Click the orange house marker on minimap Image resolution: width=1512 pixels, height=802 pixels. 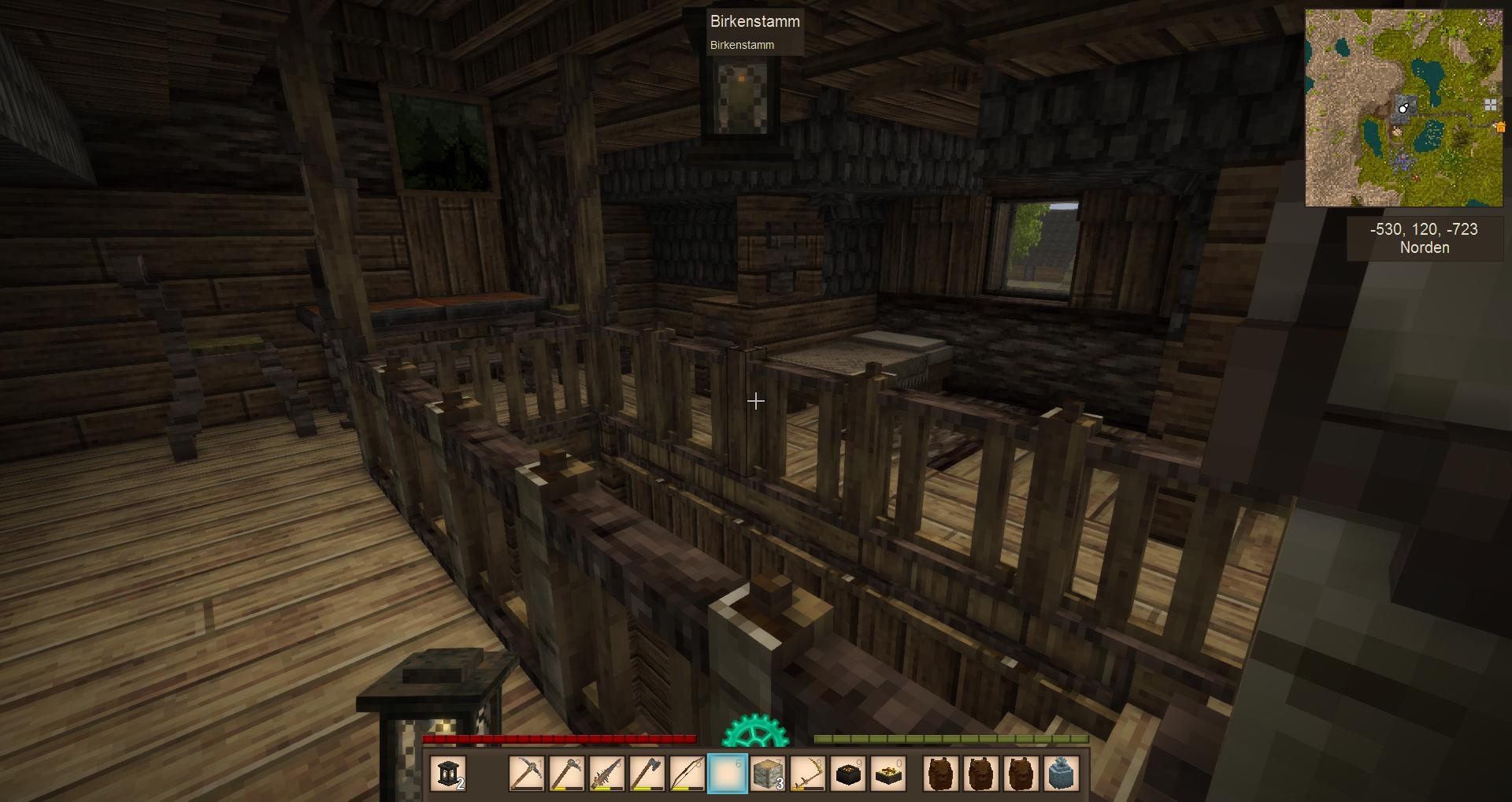pos(1500,127)
